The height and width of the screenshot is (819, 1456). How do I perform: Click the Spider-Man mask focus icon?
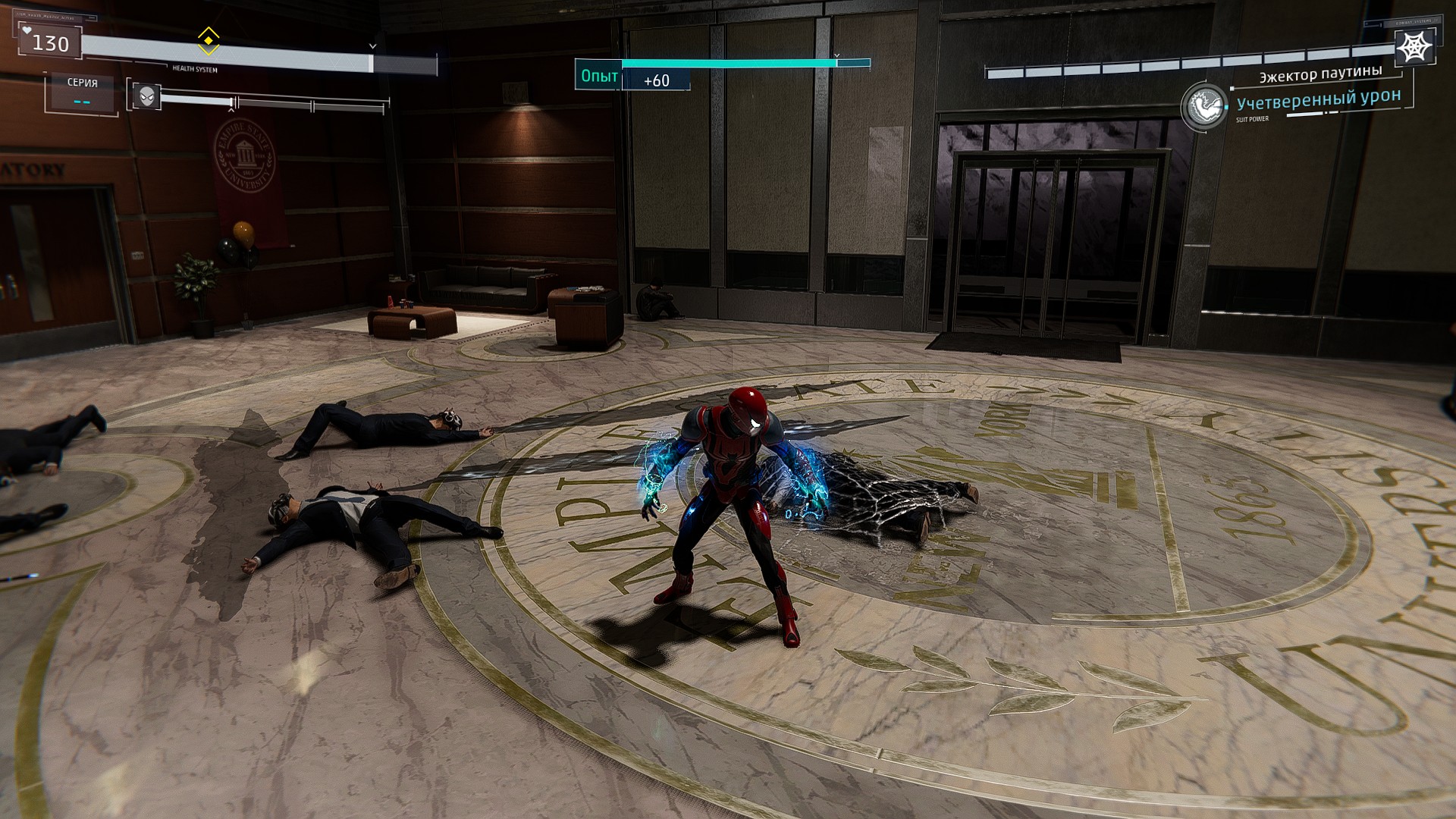coord(147,96)
